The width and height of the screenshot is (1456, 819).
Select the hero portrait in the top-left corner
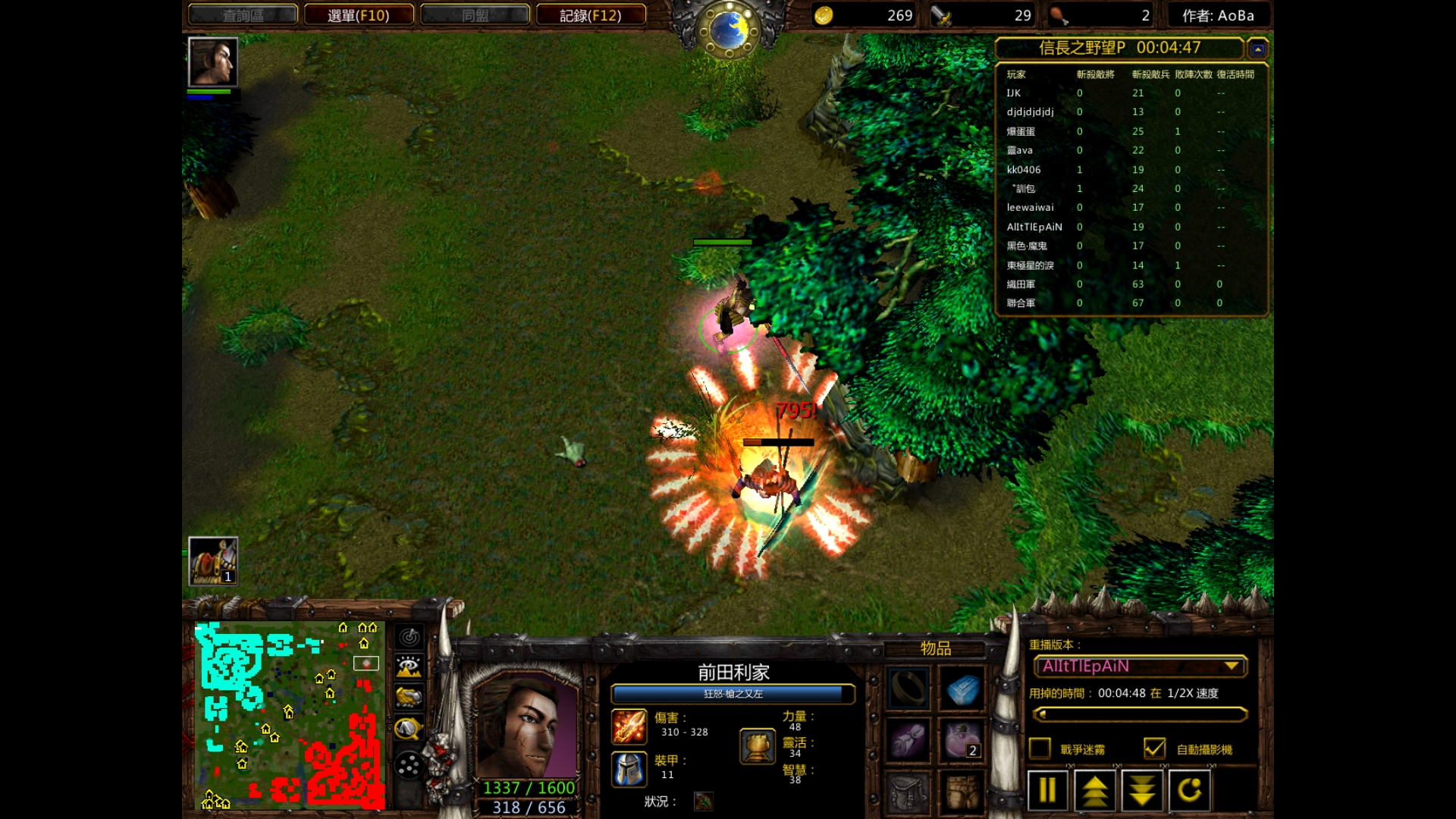[213, 62]
